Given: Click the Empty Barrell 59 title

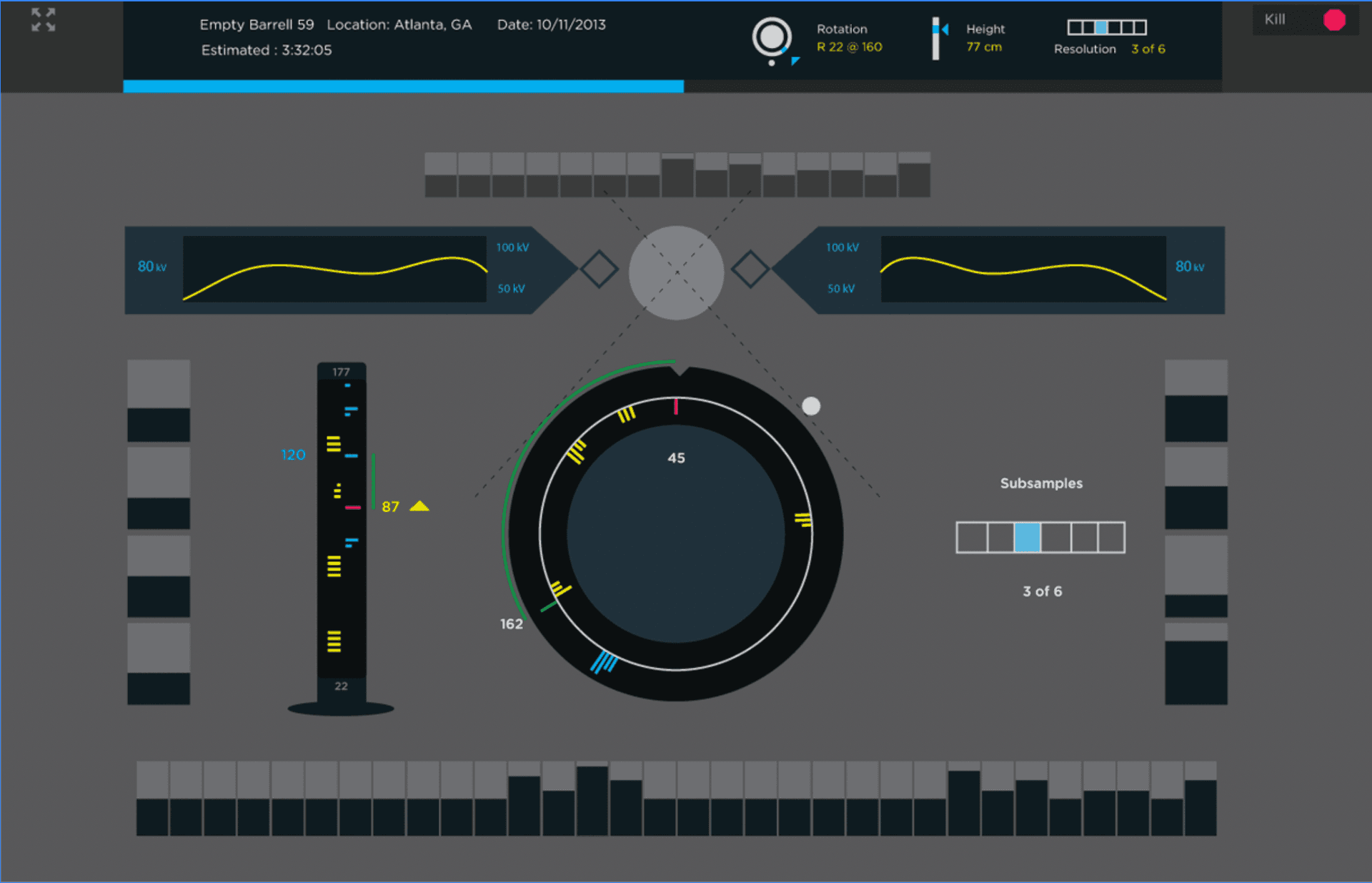Looking at the screenshot, I should pos(257,24).
